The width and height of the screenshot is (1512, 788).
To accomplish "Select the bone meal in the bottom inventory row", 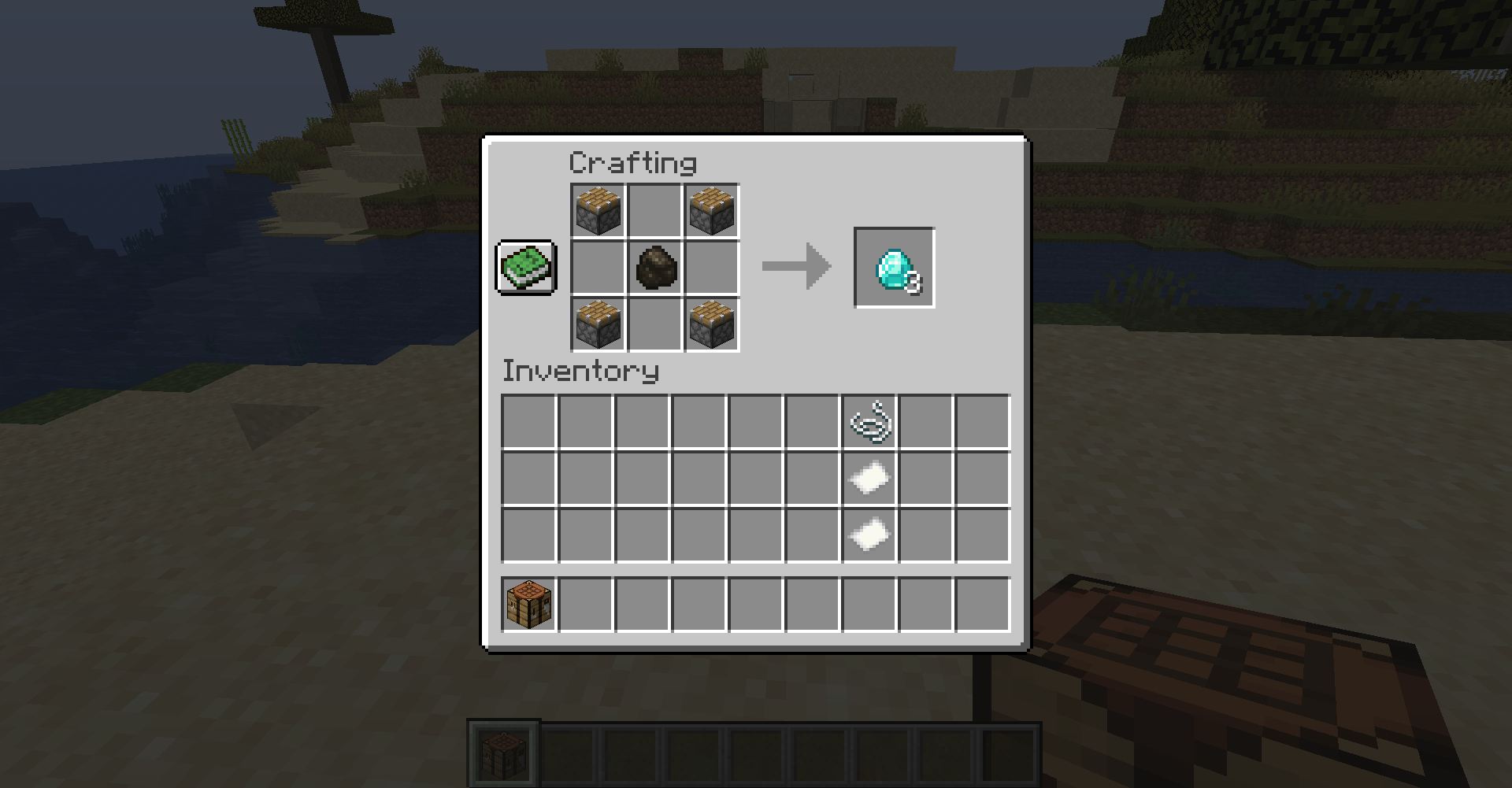I will 869,534.
